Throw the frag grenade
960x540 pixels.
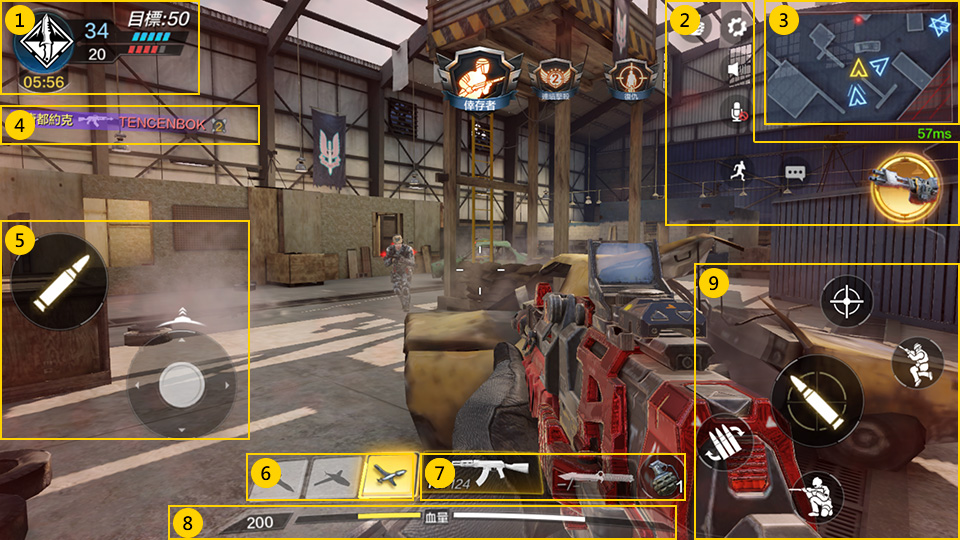[659, 475]
